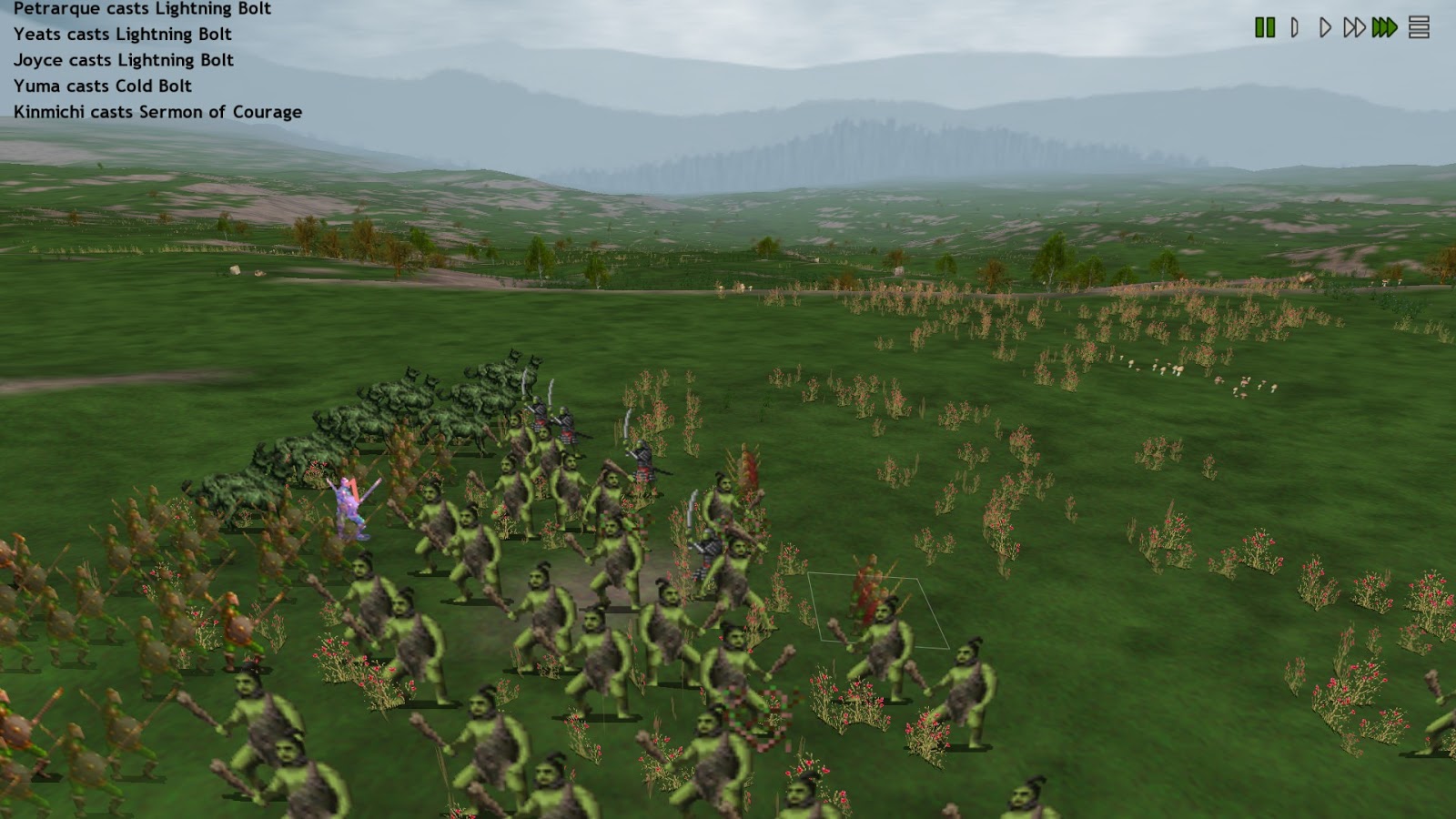The height and width of the screenshot is (819, 1456).
Task: Select the 'Joyce casts Lightning Bolt' line
Action: (x=123, y=60)
